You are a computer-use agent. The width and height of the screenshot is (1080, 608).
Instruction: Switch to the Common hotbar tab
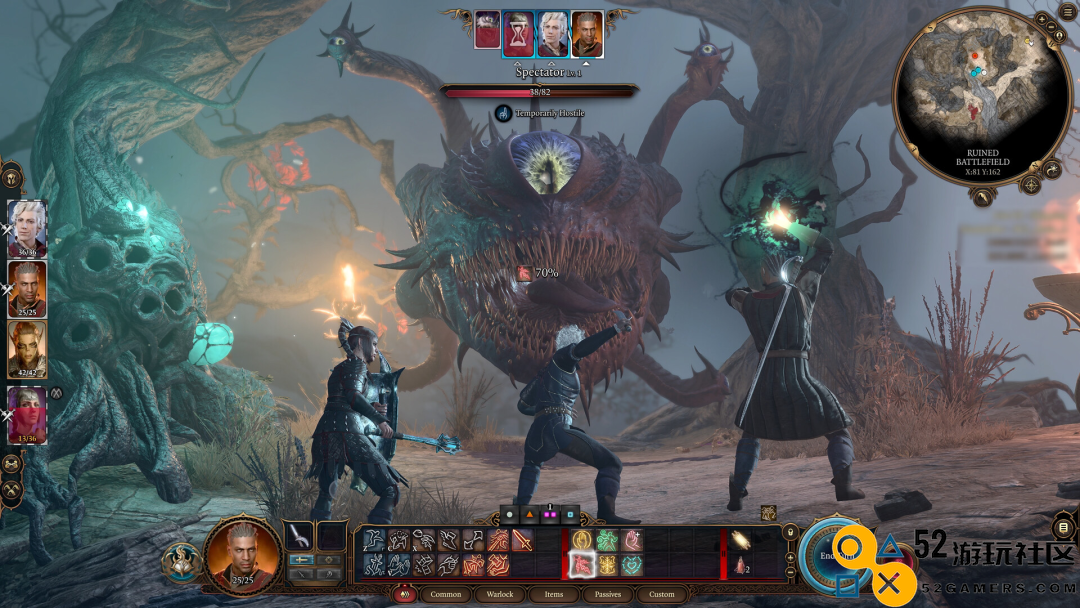tap(445, 594)
